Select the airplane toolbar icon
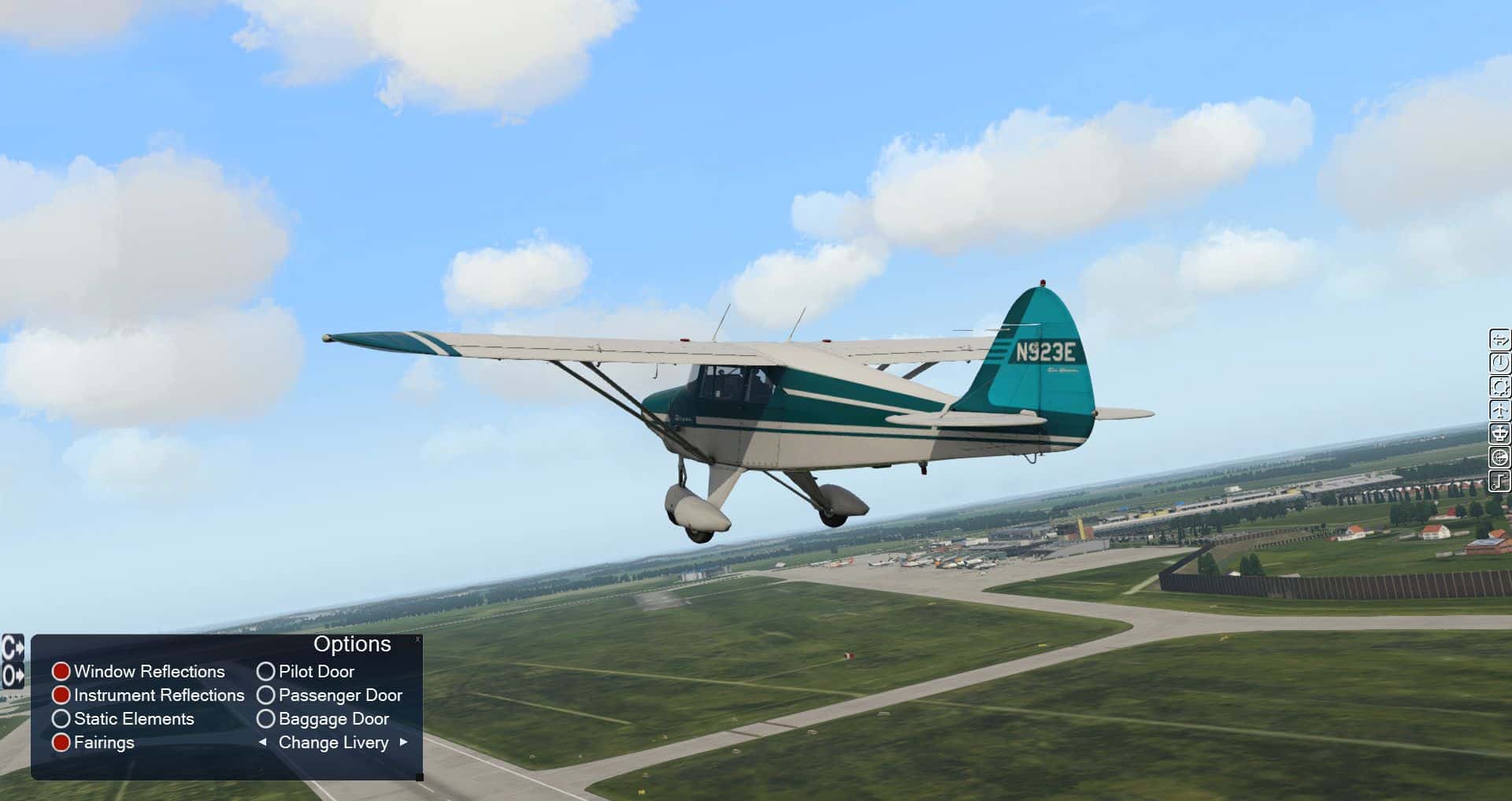 click(x=1500, y=410)
